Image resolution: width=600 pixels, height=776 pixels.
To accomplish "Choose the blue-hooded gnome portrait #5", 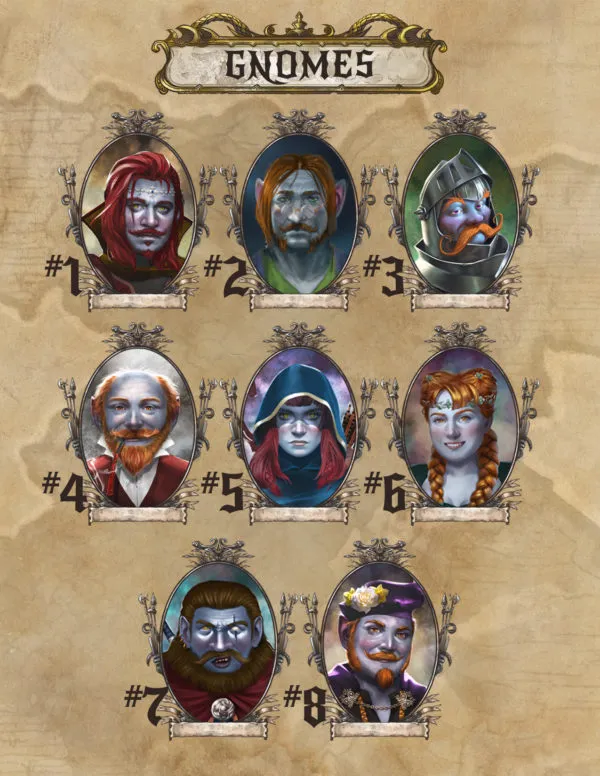I will (x=299, y=428).
